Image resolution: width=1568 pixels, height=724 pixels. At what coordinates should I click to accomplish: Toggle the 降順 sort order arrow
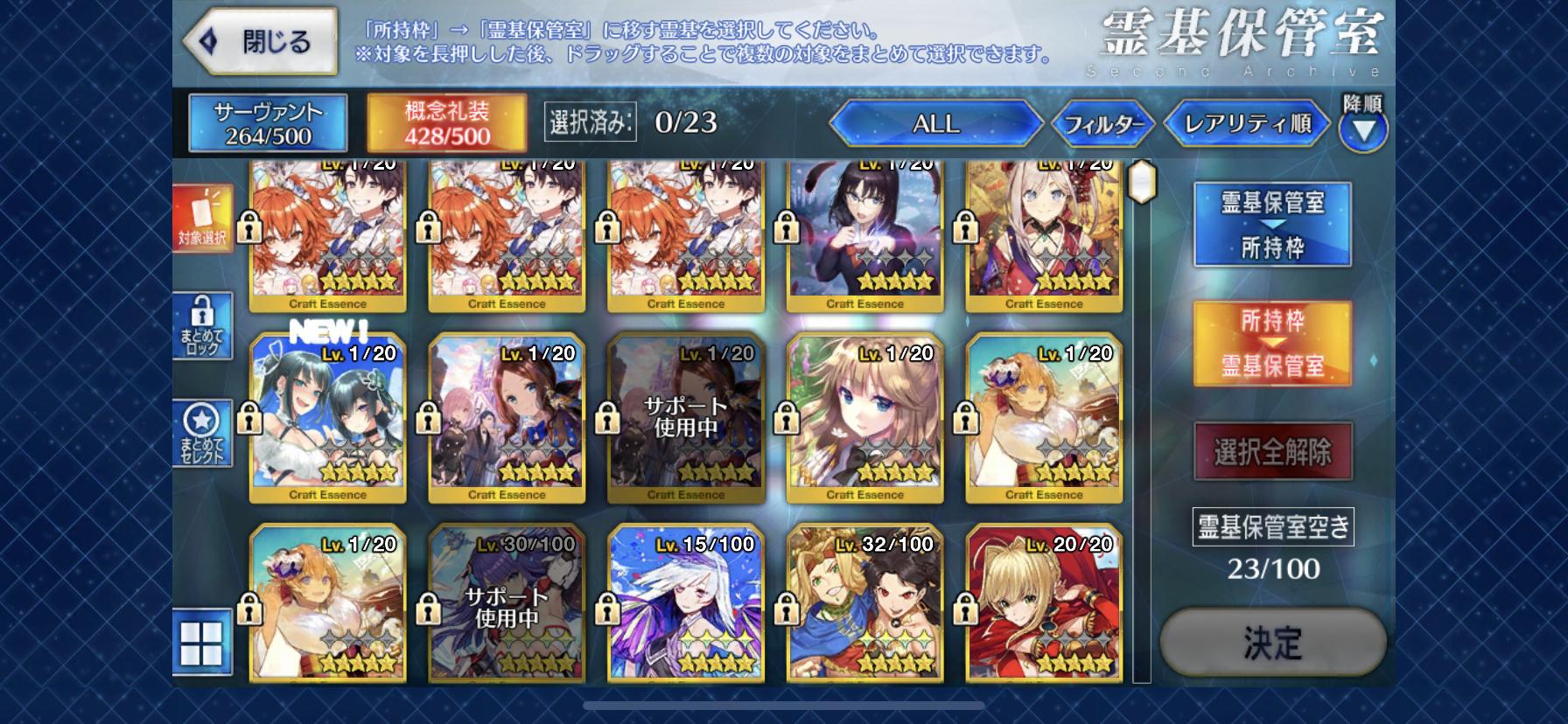(1362, 129)
